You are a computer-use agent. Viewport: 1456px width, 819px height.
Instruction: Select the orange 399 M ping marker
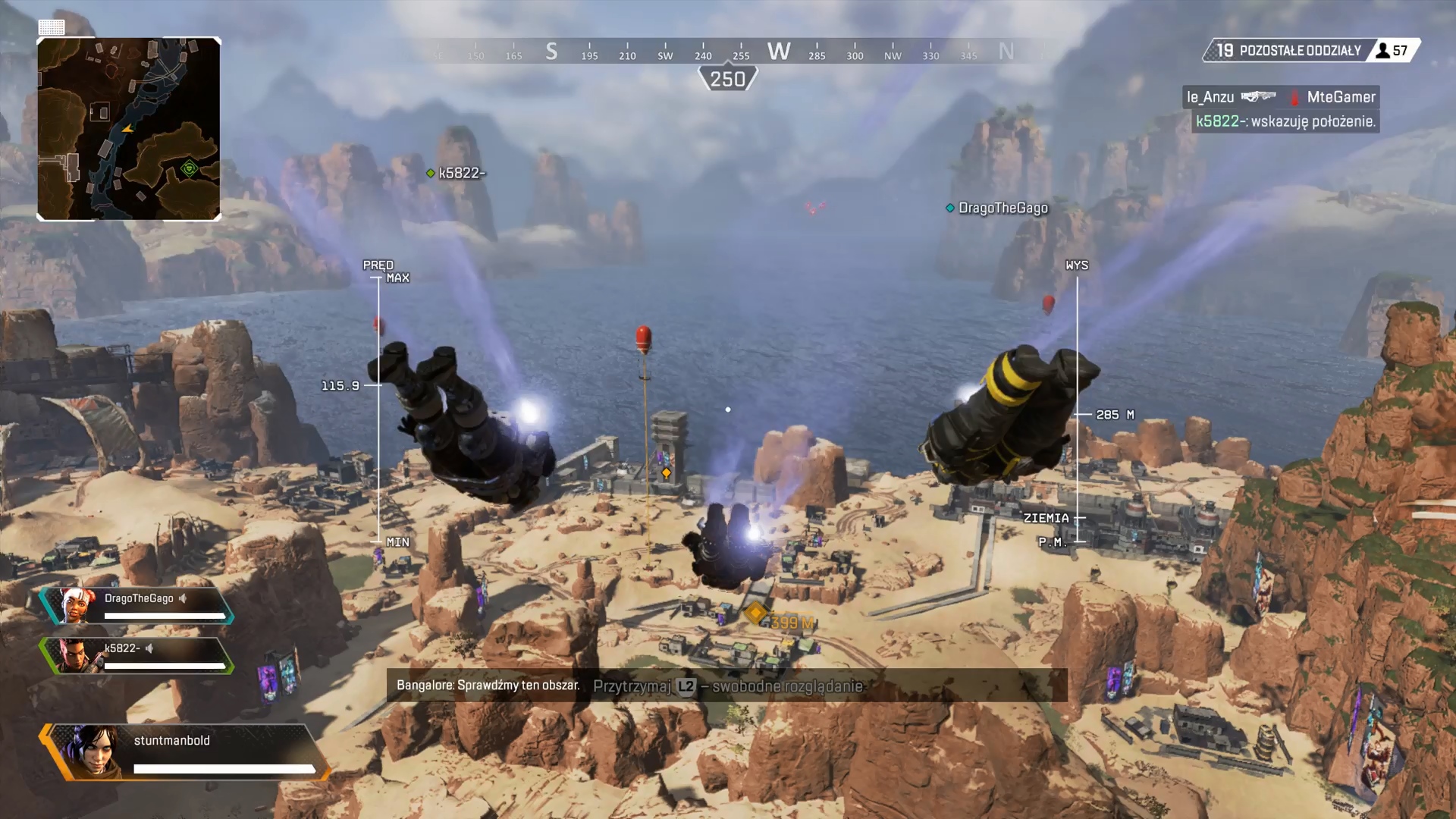coord(756,613)
